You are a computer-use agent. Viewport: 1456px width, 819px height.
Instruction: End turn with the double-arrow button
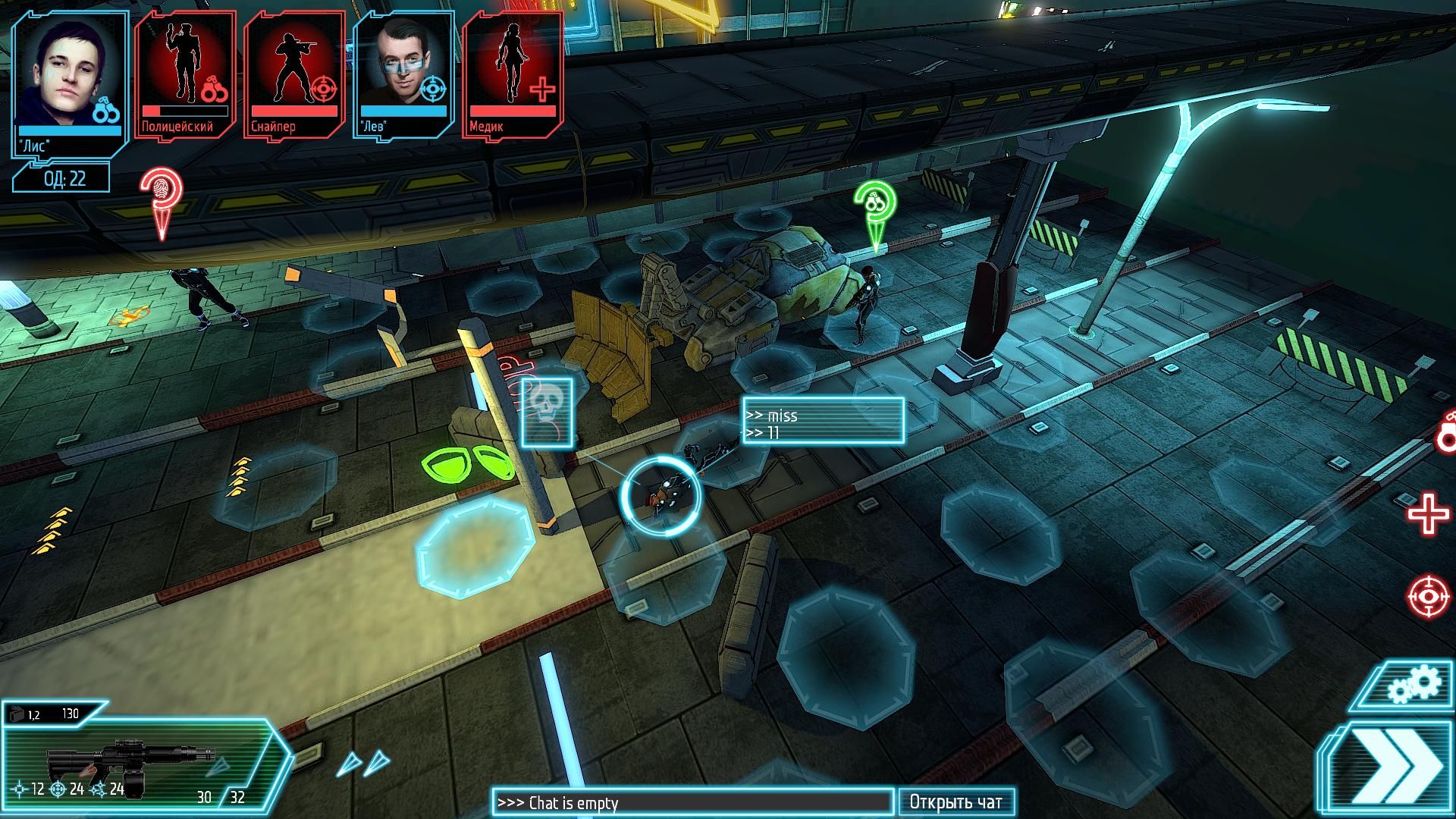pyautogui.click(x=1394, y=769)
